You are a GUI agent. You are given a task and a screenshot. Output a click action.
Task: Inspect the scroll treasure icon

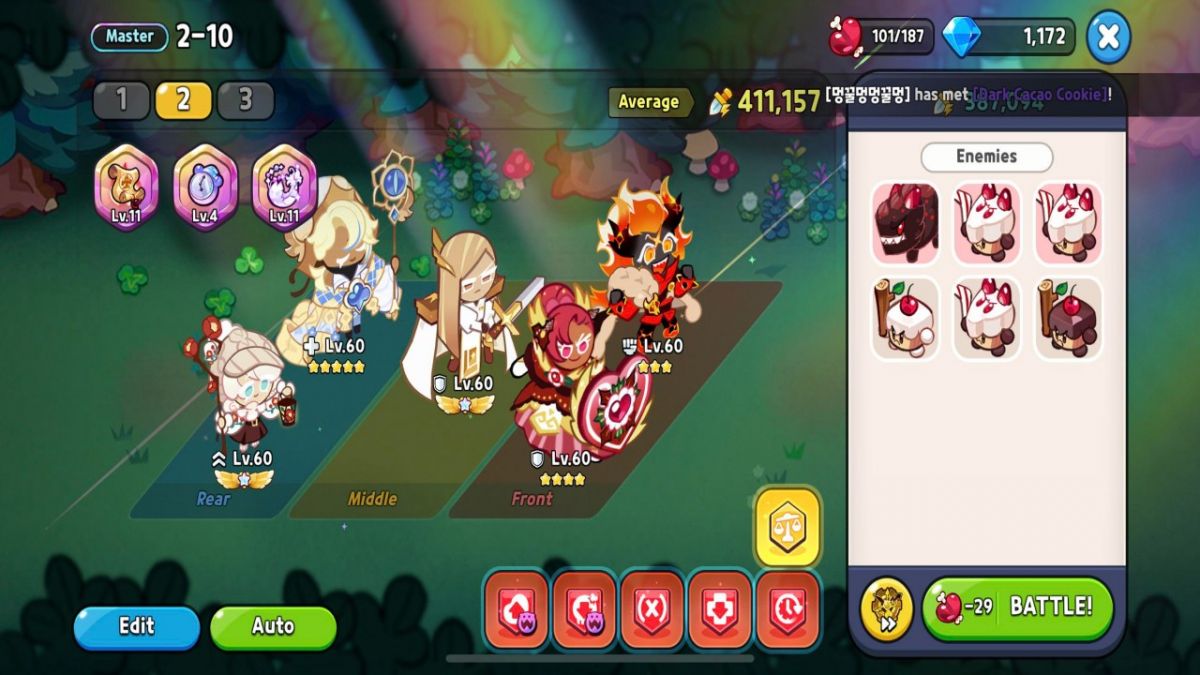coord(126,187)
